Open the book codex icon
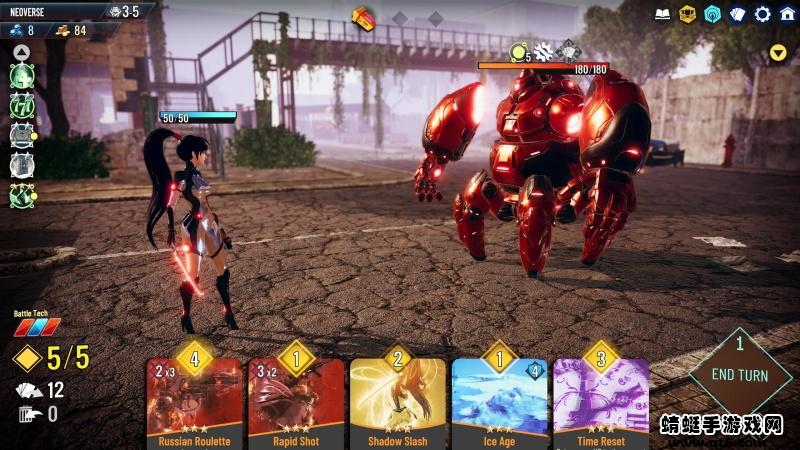The image size is (800, 450). click(662, 14)
